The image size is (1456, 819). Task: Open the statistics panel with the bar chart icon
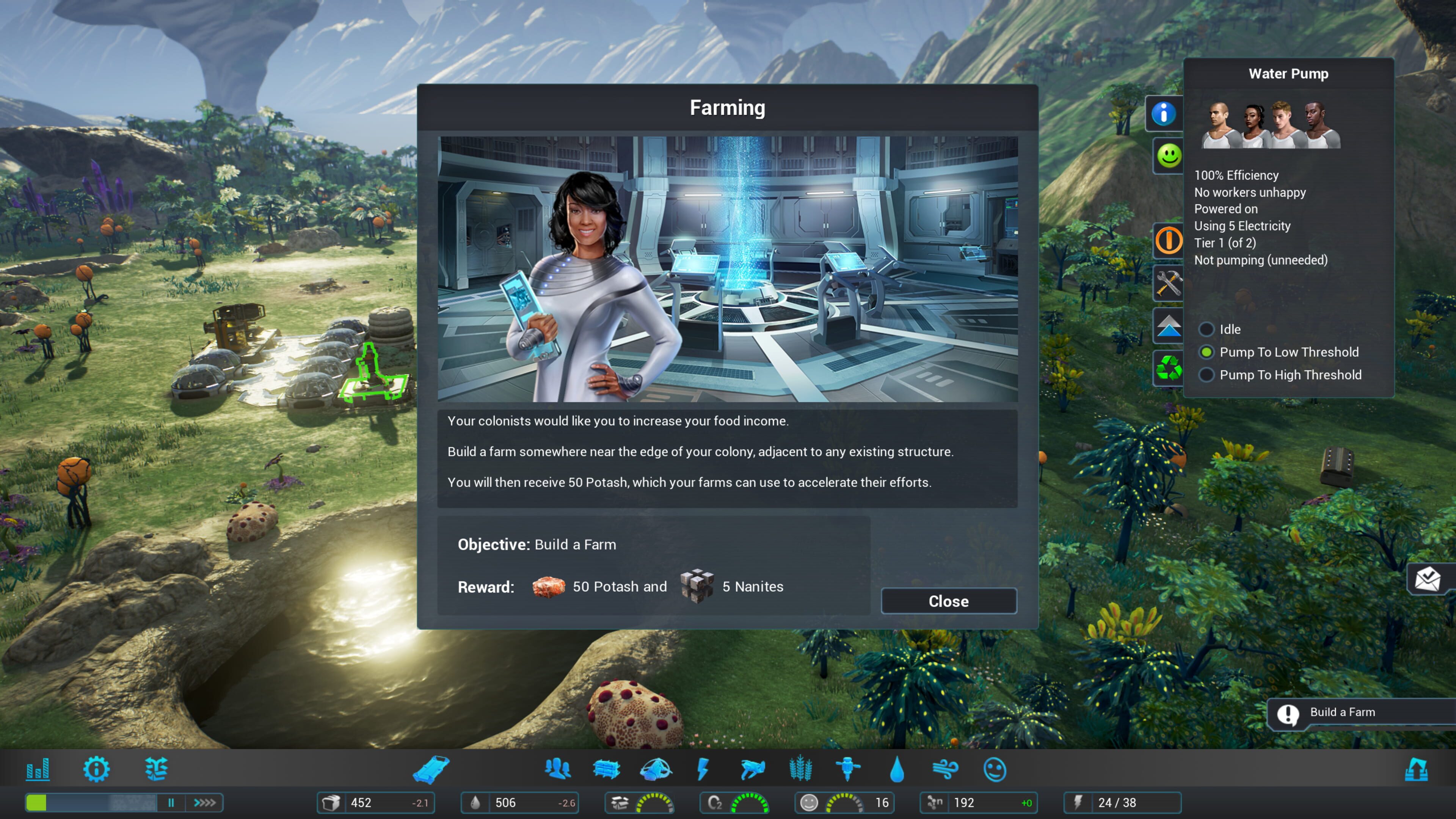click(x=38, y=769)
